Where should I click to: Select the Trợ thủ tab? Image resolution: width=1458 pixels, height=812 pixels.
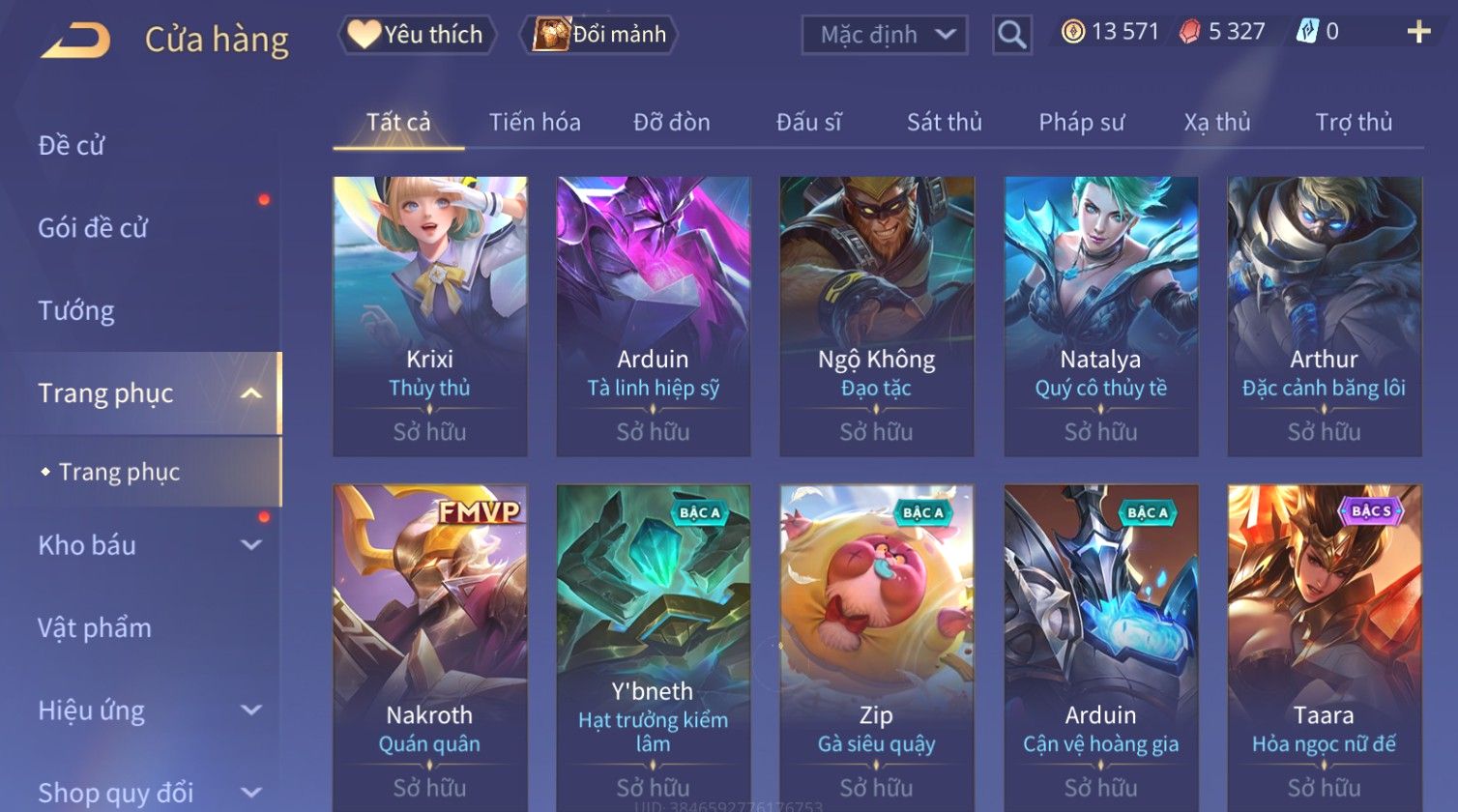[x=1353, y=123]
